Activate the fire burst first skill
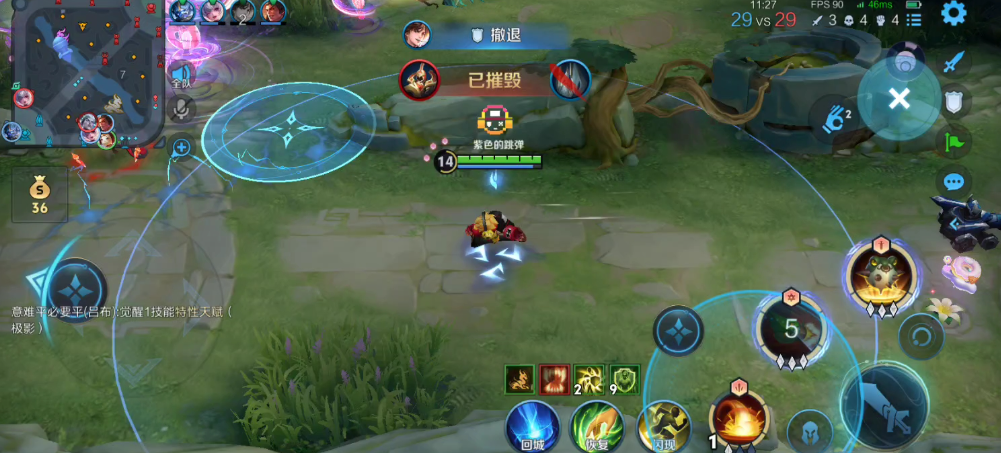Image resolution: width=1001 pixels, height=453 pixels. pyautogui.click(x=738, y=420)
